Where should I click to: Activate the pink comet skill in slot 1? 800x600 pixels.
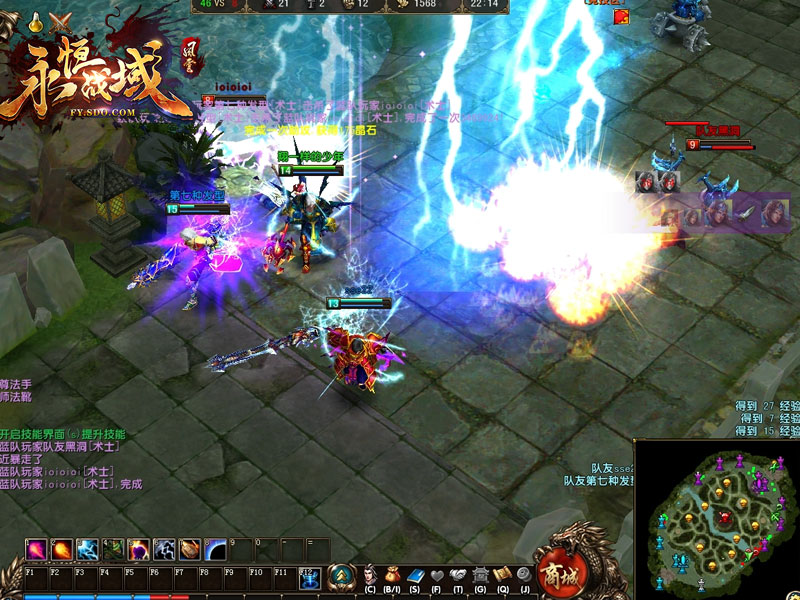point(36,549)
